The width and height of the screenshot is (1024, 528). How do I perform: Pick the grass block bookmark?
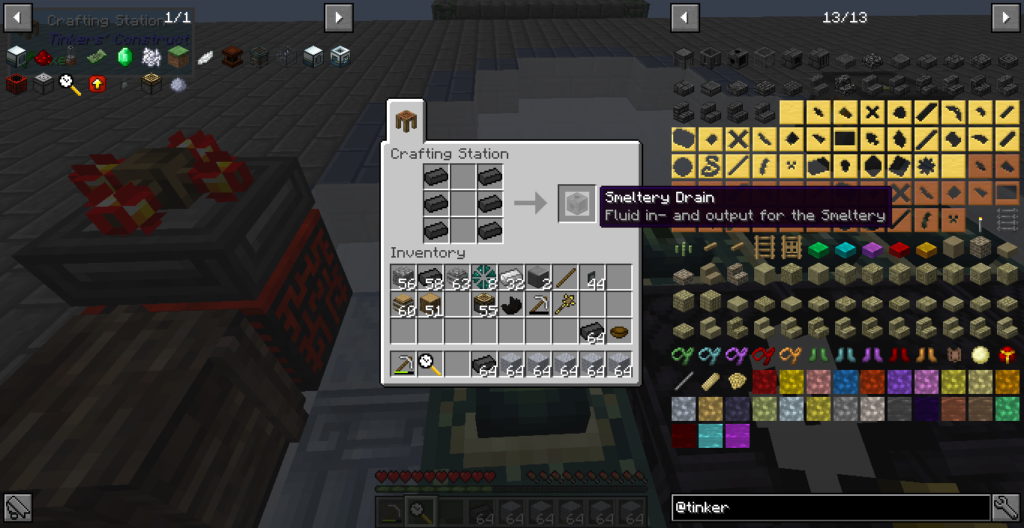pos(179,57)
